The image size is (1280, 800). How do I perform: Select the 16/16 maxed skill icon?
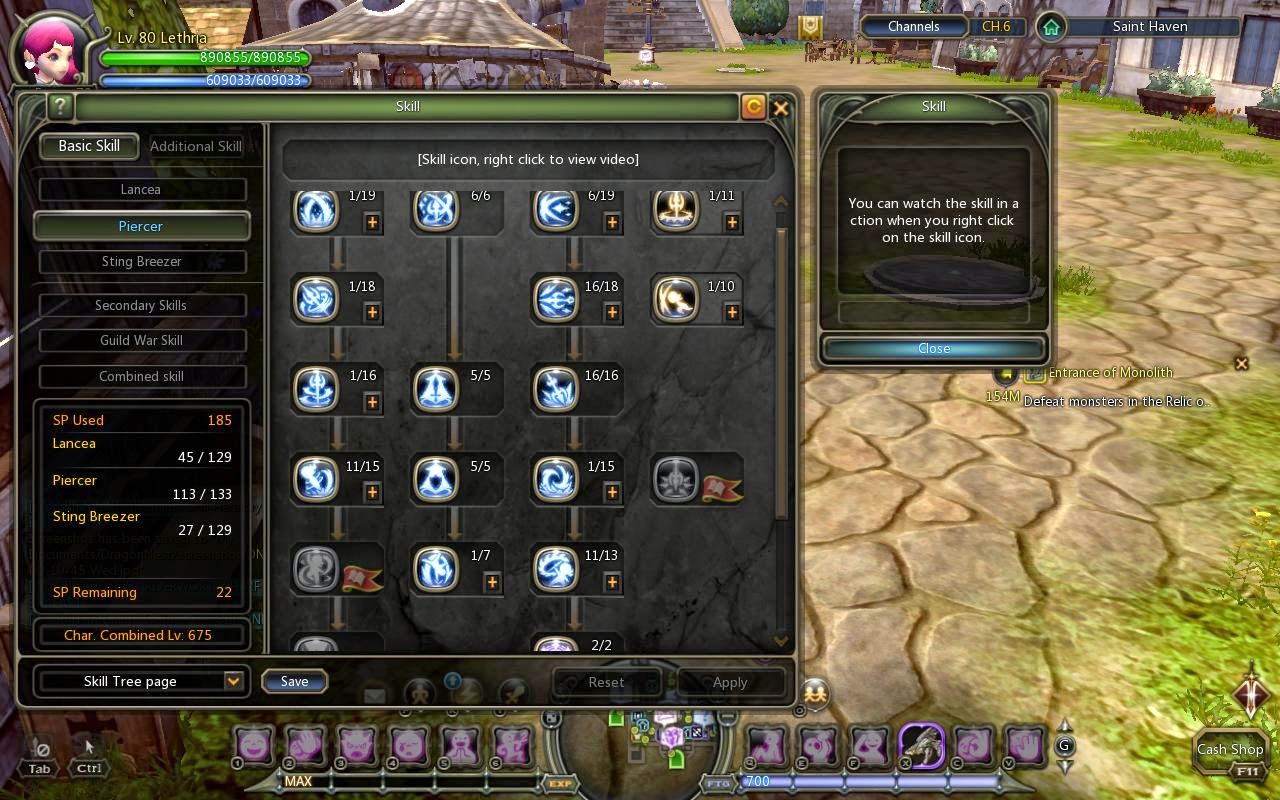pos(555,389)
